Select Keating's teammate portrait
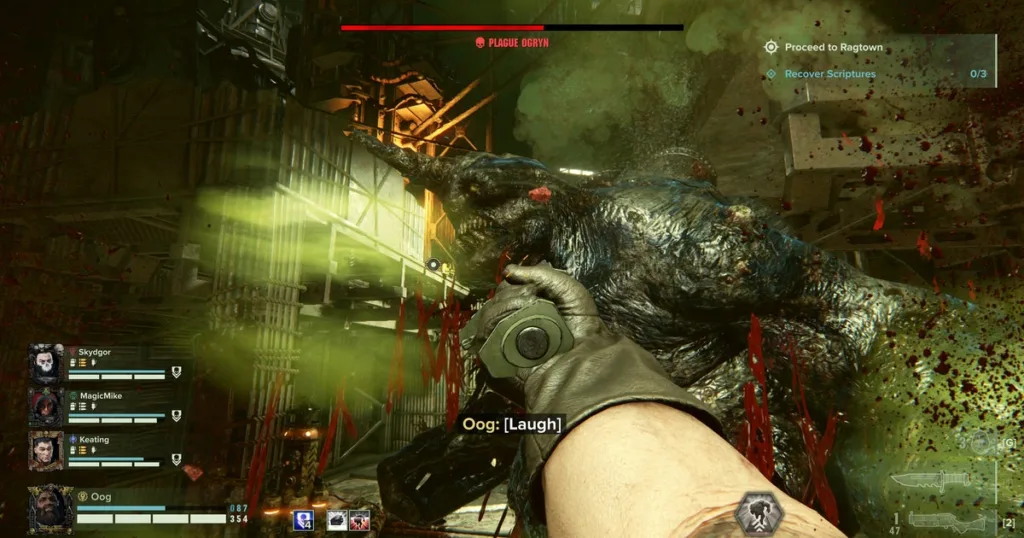This screenshot has height=538, width=1024. tap(46, 450)
